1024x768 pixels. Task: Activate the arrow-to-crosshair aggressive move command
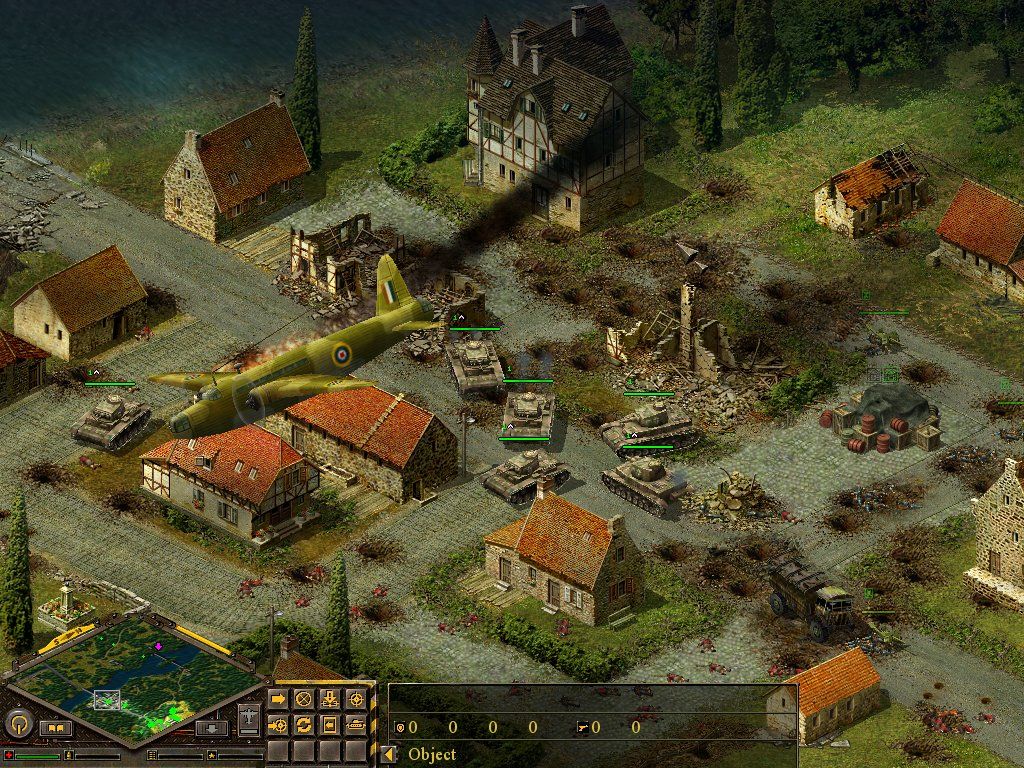(278, 723)
